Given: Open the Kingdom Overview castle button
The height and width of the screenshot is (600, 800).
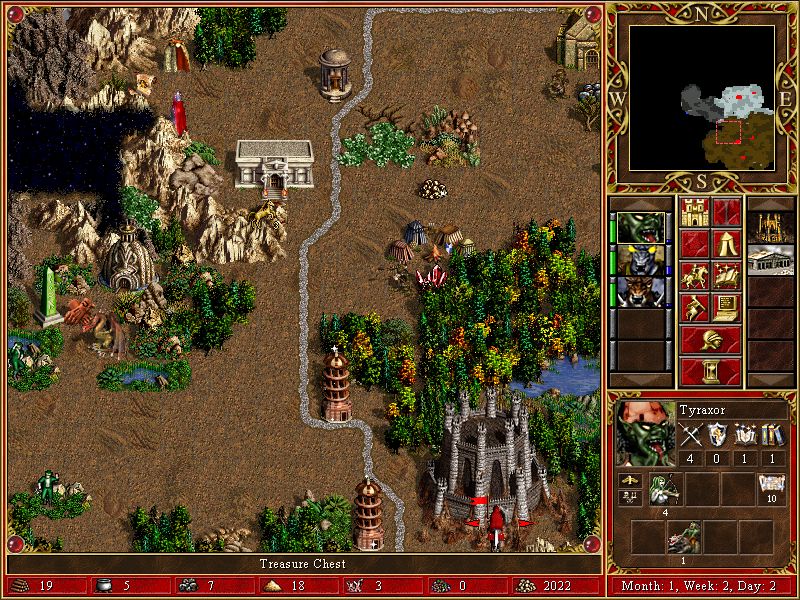Looking at the screenshot, I should coord(695,212).
